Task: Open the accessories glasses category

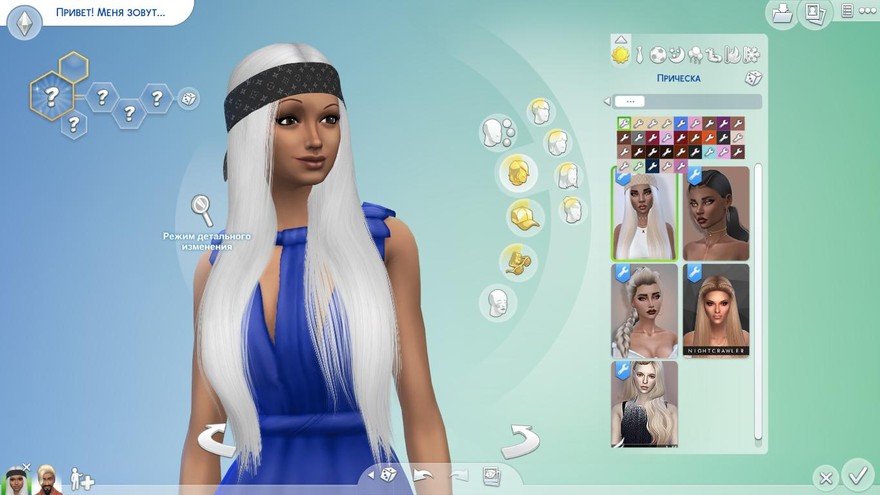Action: click(519, 260)
